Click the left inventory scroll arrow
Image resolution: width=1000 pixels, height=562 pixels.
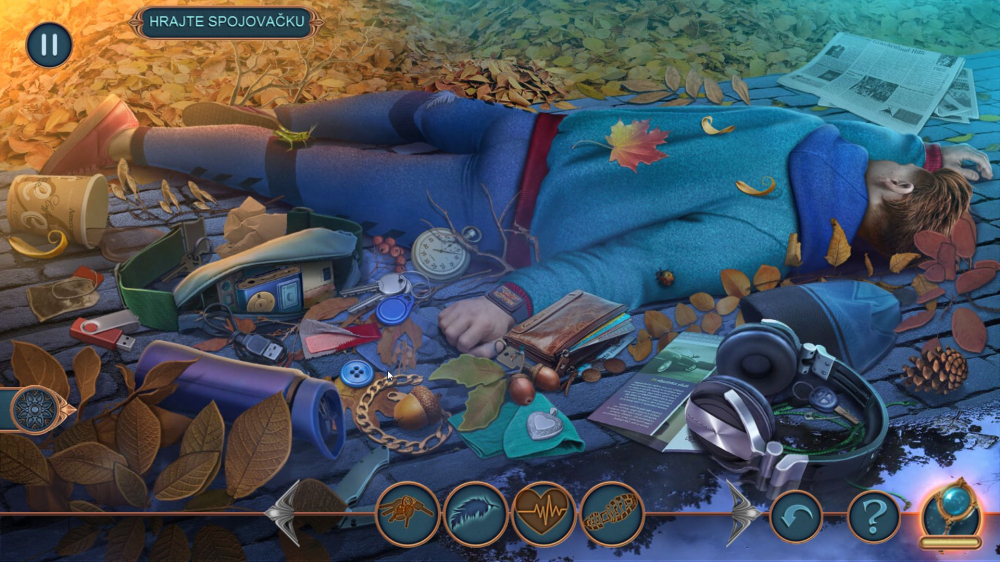pos(284,513)
